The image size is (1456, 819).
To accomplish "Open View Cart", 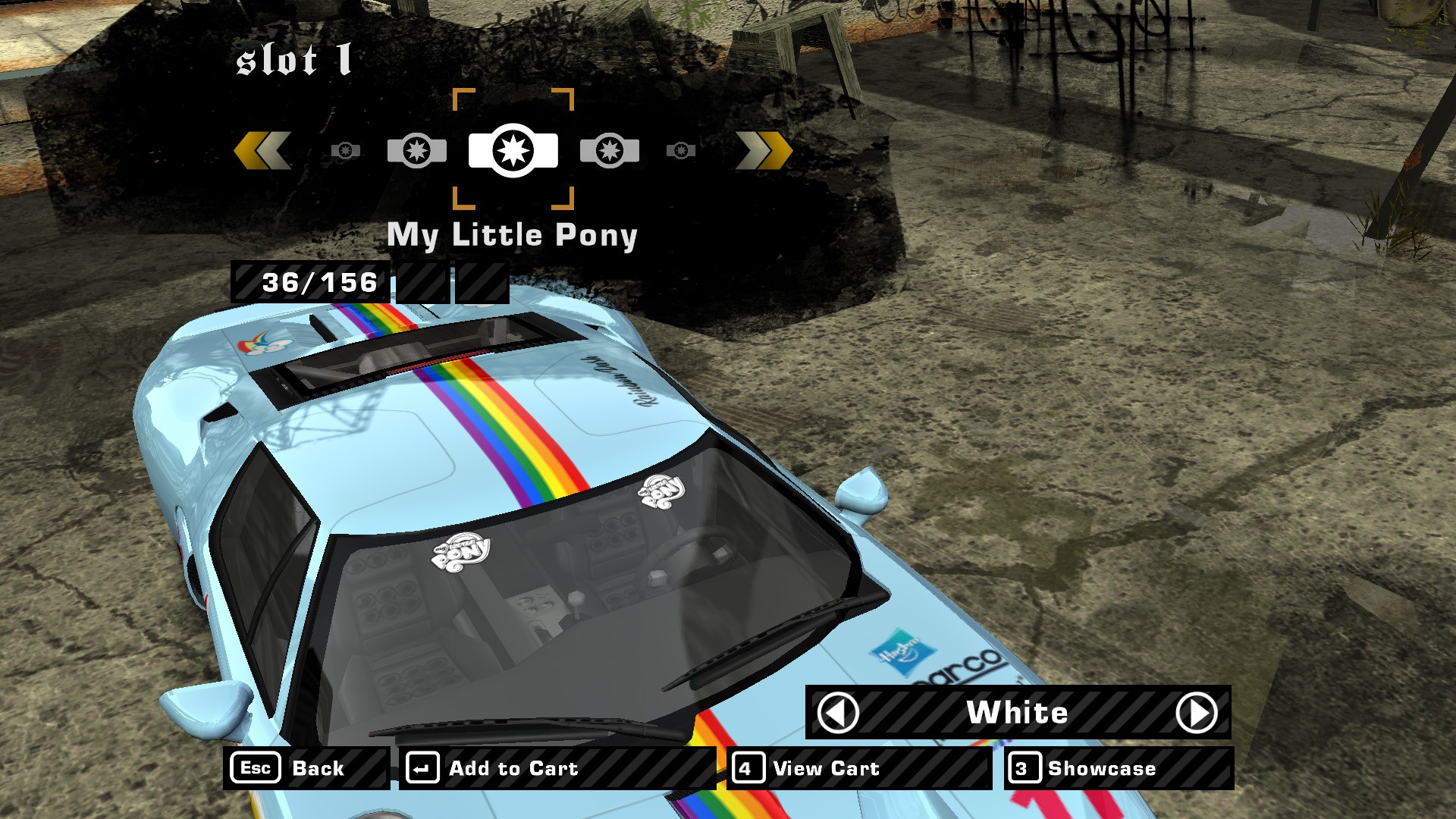I will [859, 768].
